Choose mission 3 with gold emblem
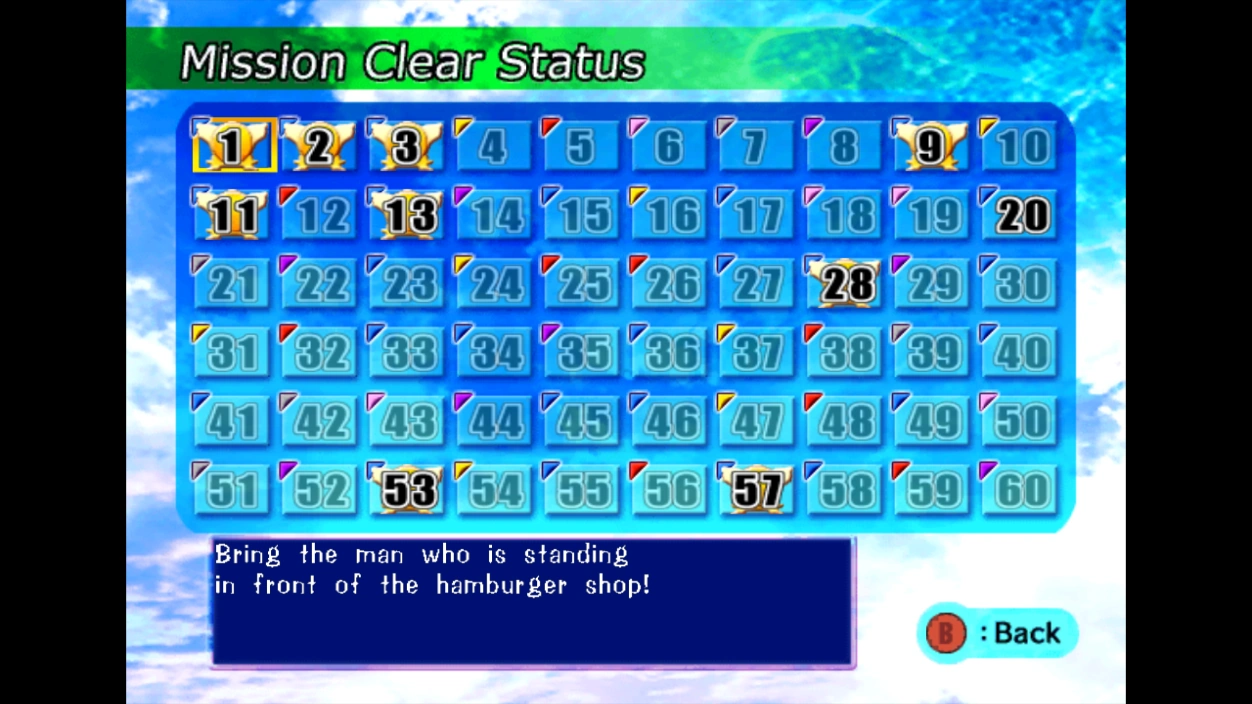The width and height of the screenshot is (1252, 704). pyautogui.click(x=406, y=147)
